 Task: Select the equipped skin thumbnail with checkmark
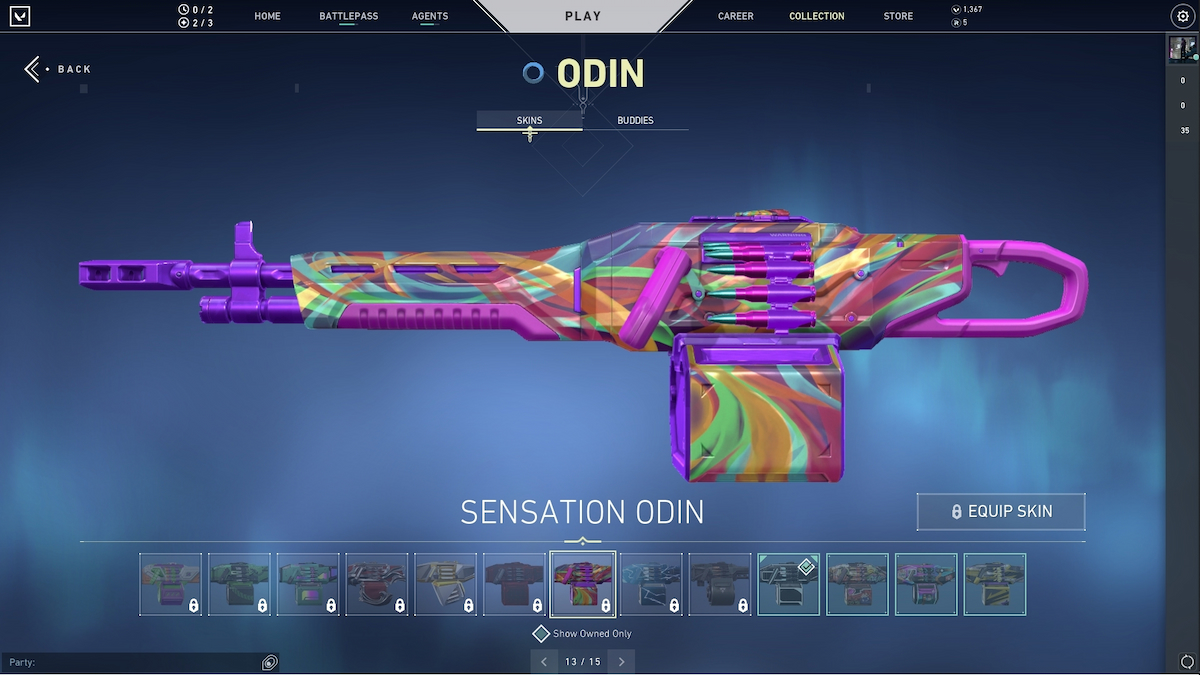pyautogui.click(x=789, y=584)
